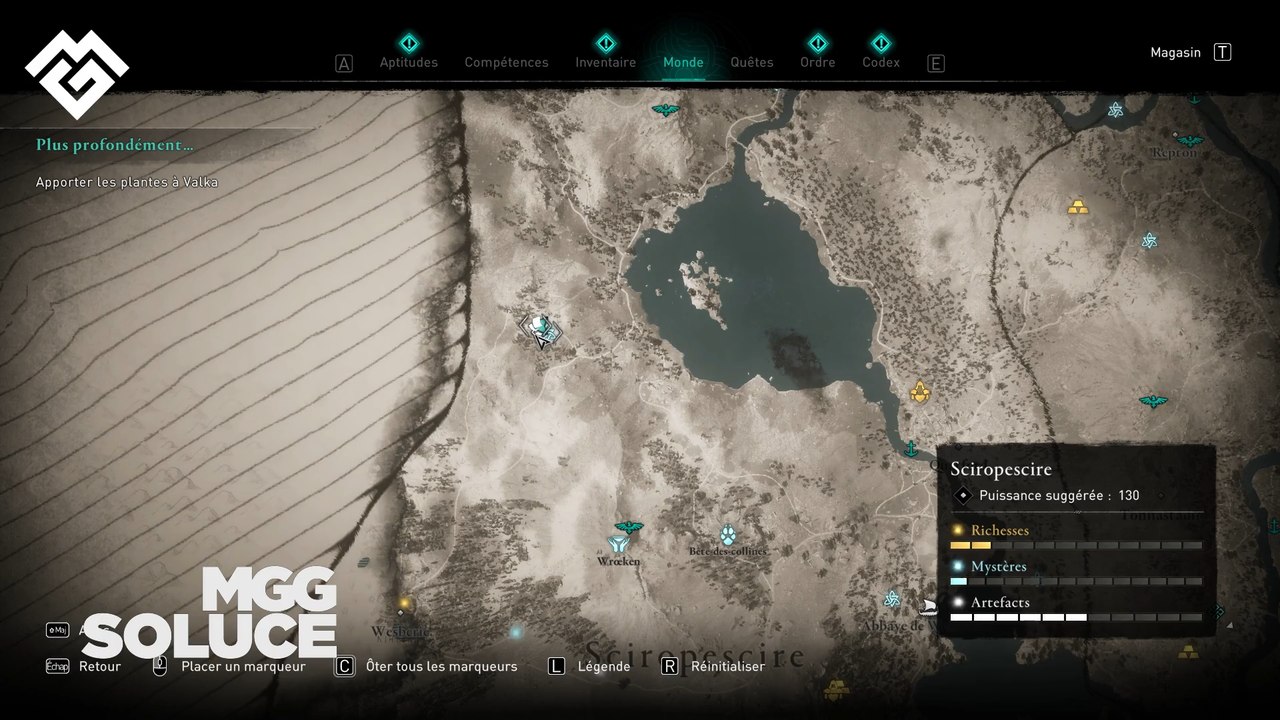The height and width of the screenshot is (720, 1280).
Task: Click the player position marker on map
Action: tap(541, 330)
